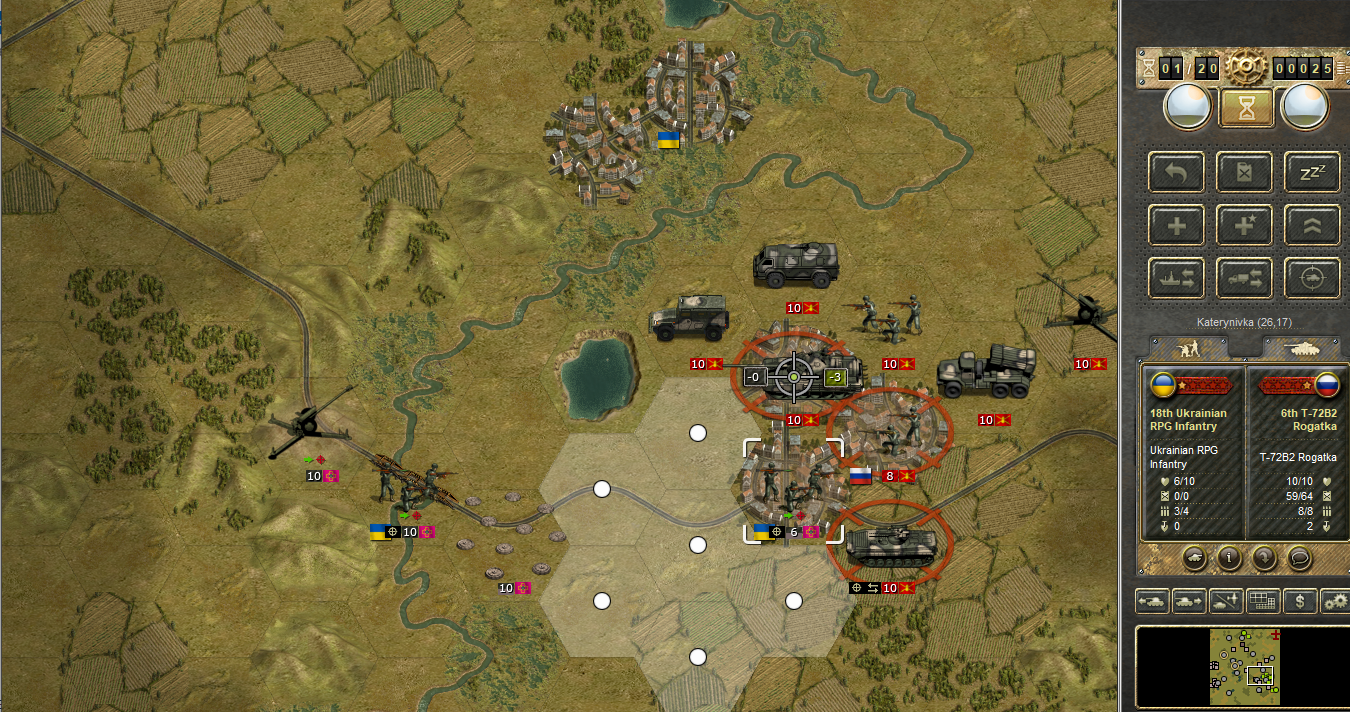
Task: Click the minimap to move the view
Action: pyautogui.click(x=1244, y=666)
